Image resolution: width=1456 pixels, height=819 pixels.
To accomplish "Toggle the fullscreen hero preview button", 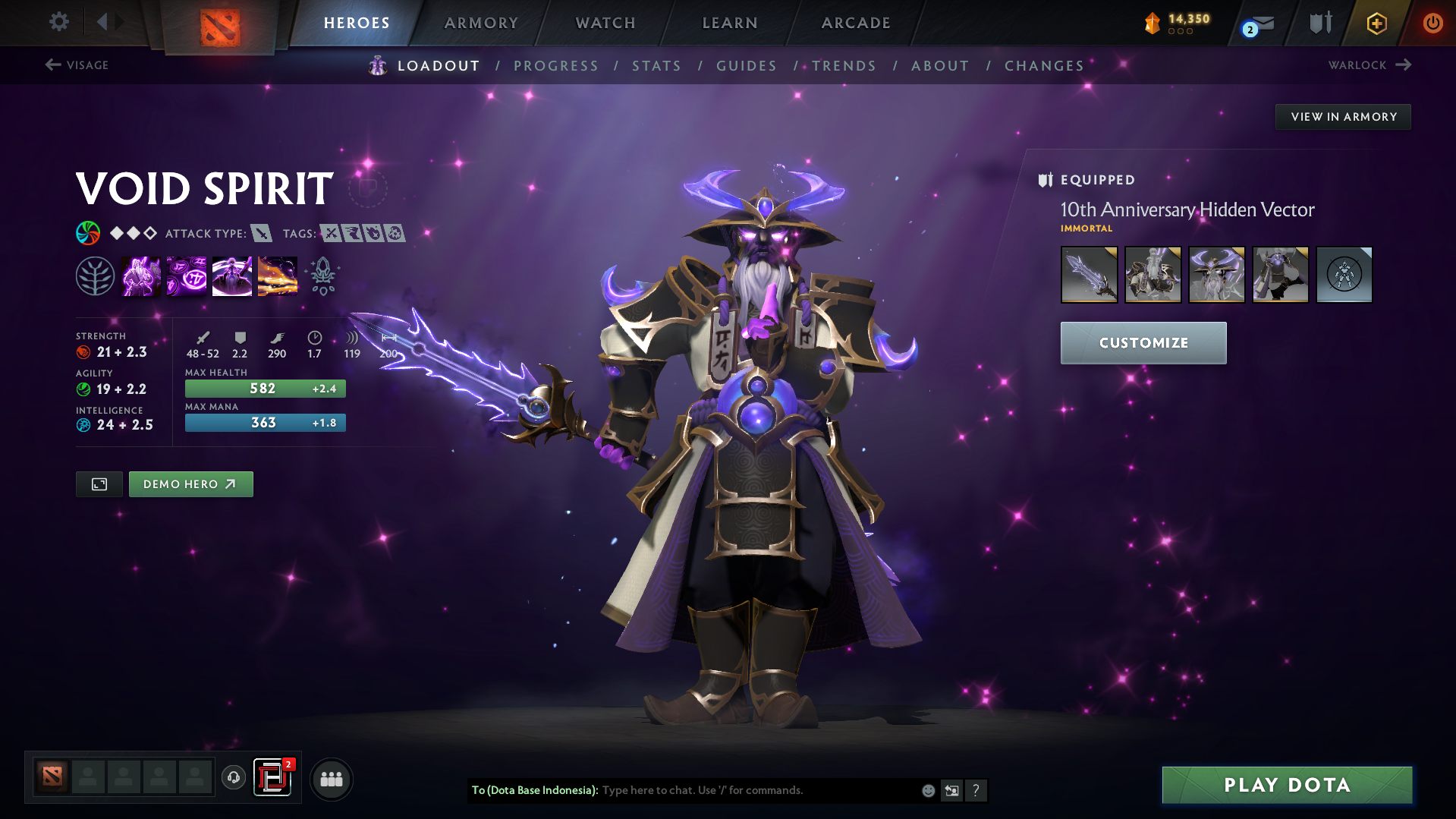I will coord(99,484).
